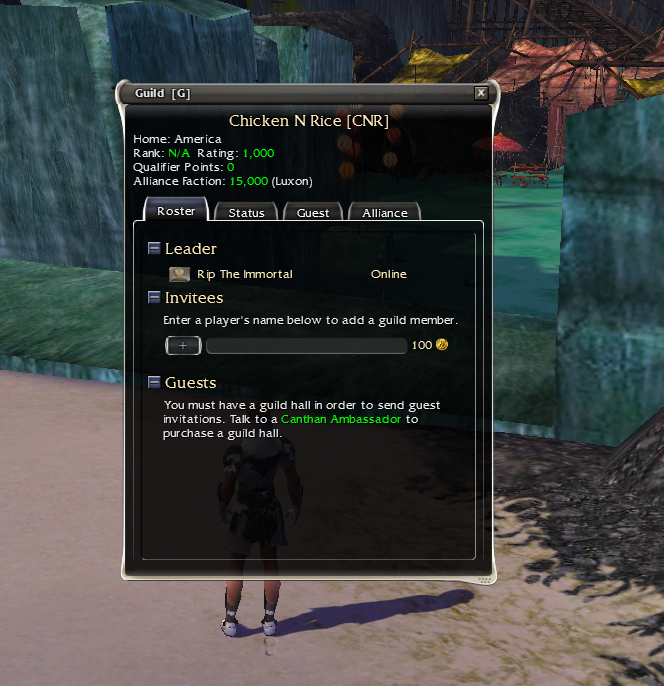This screenshot has height=686, width=664.
Task: Collapse the Leader section
Action: (x=154, y=248)
